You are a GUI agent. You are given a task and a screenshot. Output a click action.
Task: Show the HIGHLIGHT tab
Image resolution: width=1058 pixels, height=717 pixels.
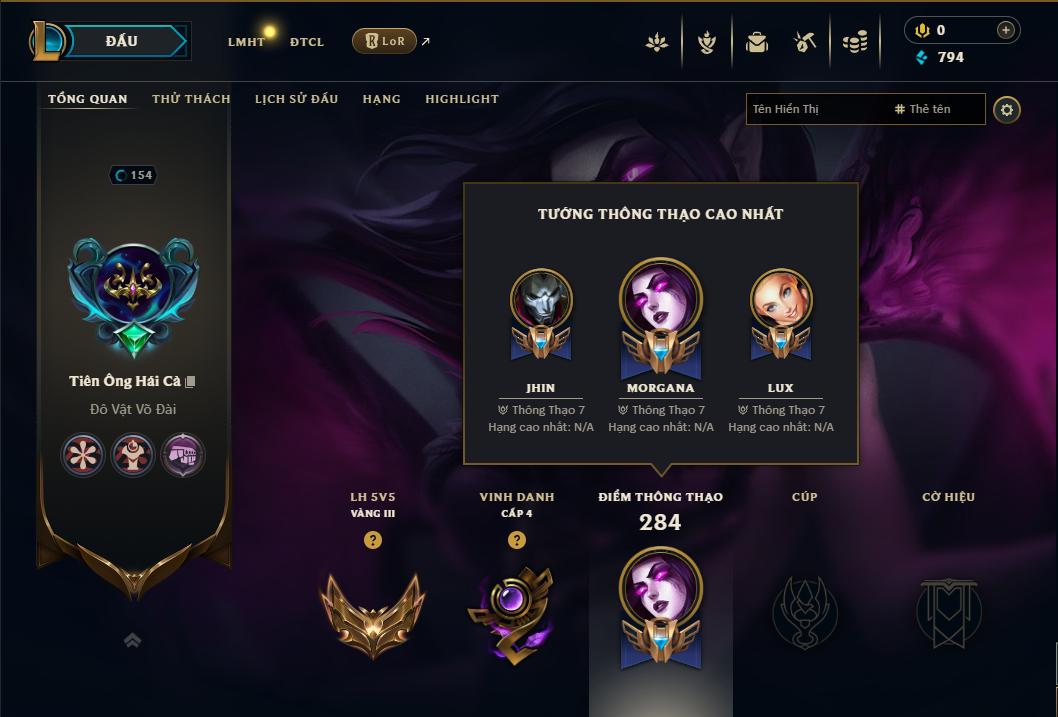(461, 99)
